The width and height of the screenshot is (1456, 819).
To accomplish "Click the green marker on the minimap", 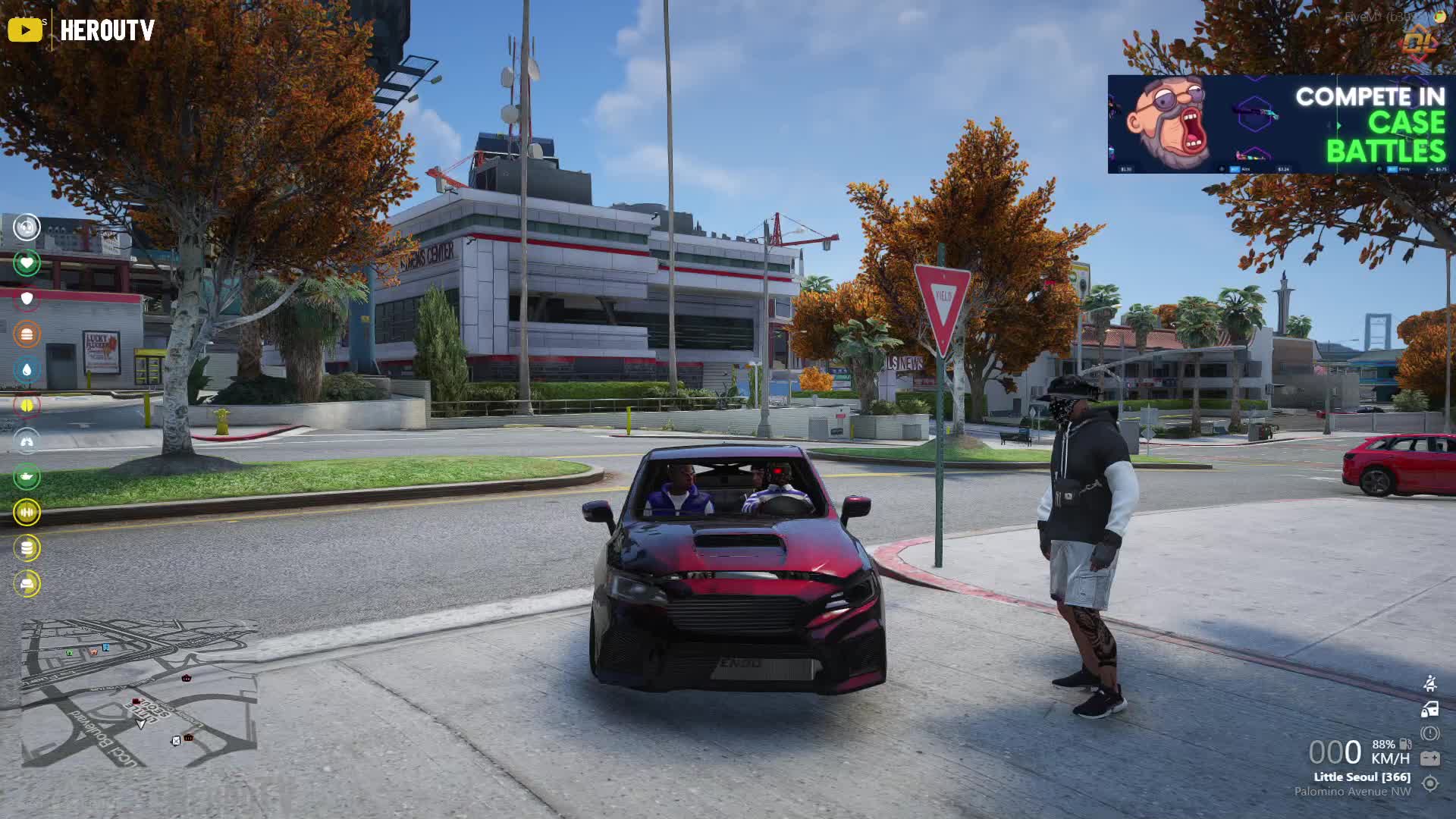I will [70, 652].
